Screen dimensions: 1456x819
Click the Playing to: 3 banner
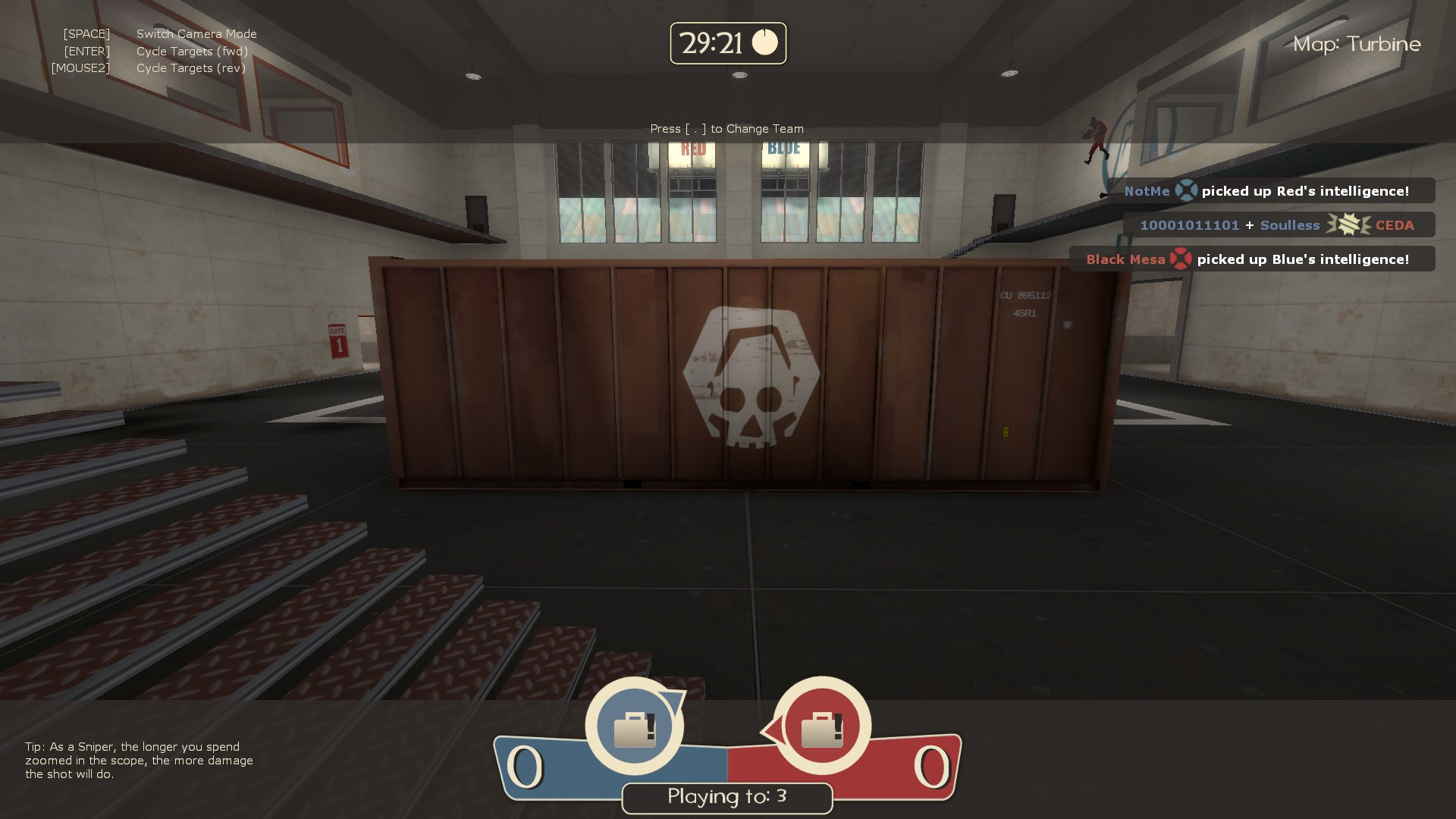coord(726,797)
